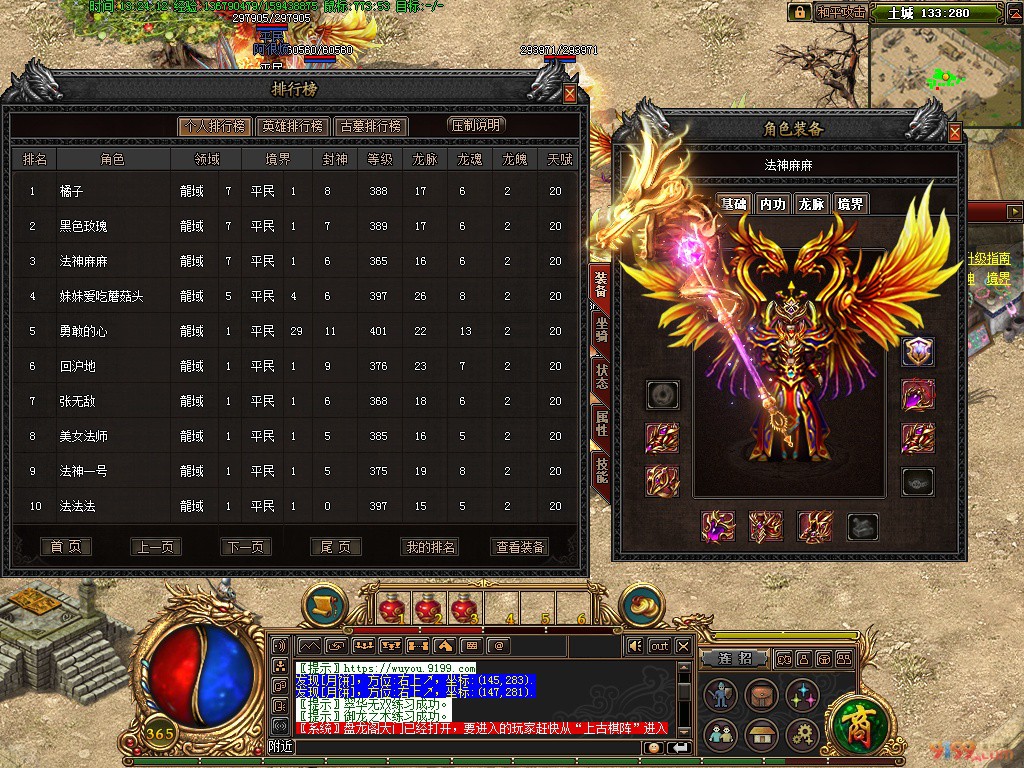Open the minimap

(945, 69)
